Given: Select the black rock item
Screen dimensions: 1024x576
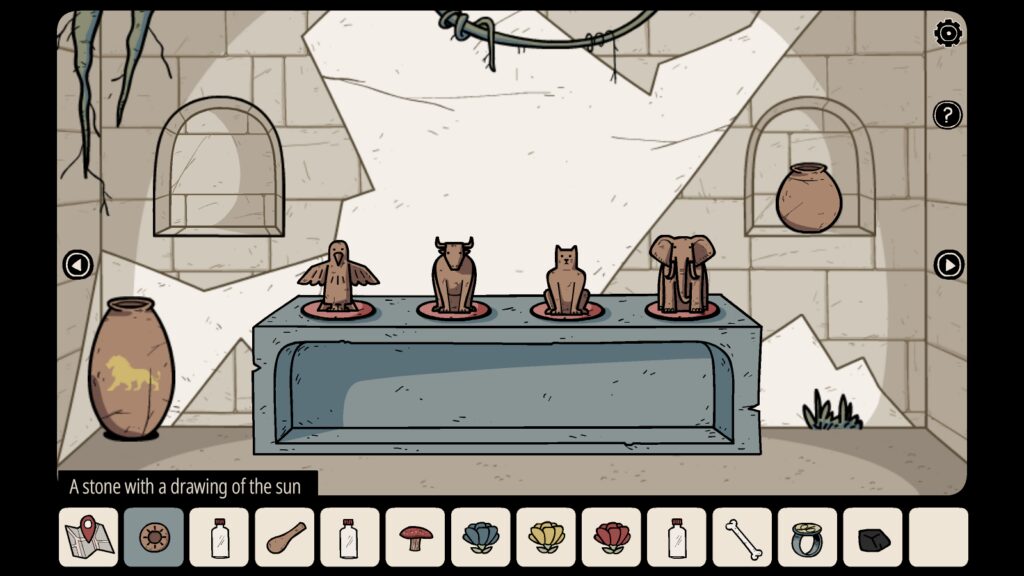Looking at the screenshot, I should point(873,537).
